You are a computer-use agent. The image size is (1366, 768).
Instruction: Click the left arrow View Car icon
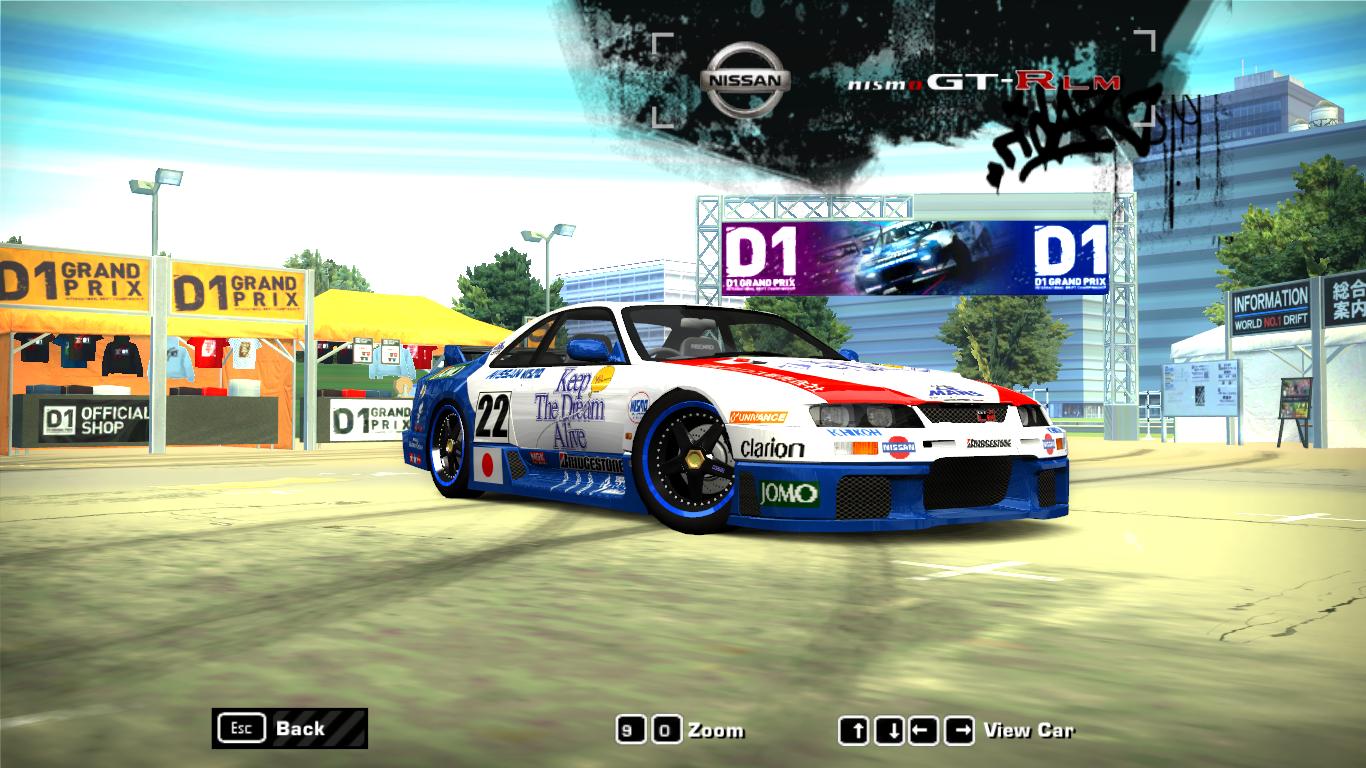click(923, 728)
